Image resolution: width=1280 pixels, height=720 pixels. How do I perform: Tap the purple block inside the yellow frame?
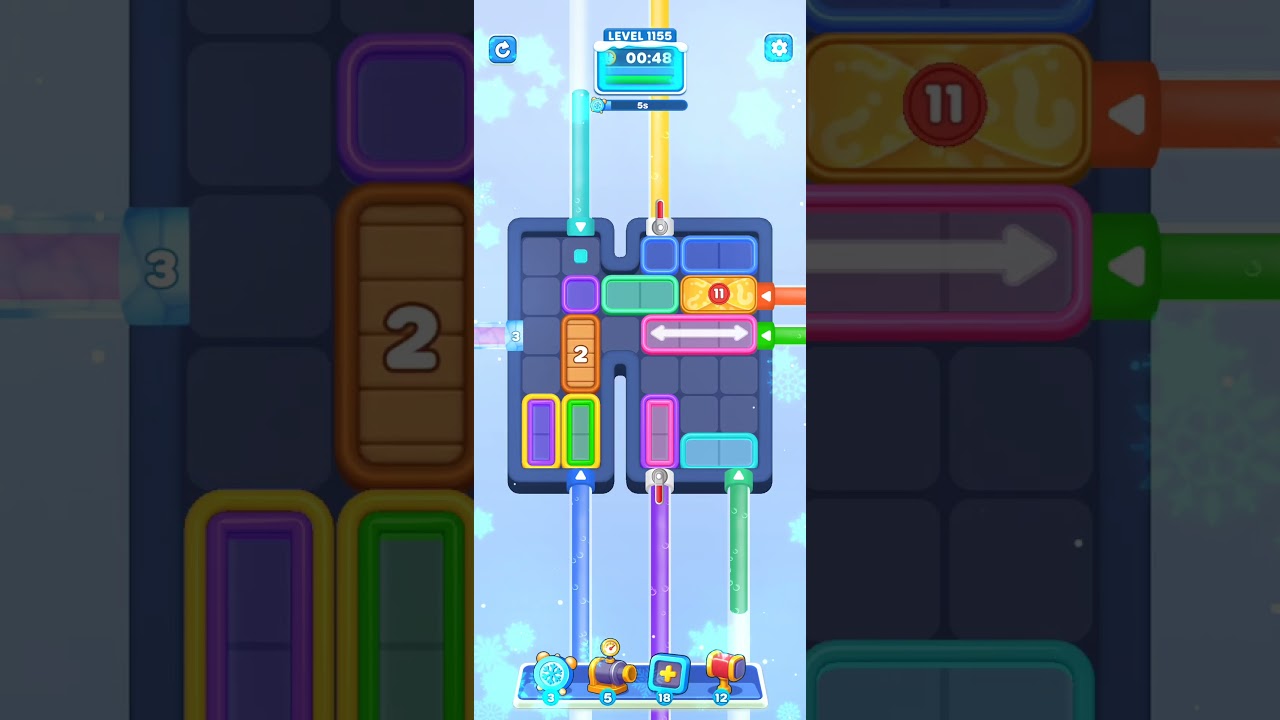[543, 431]
